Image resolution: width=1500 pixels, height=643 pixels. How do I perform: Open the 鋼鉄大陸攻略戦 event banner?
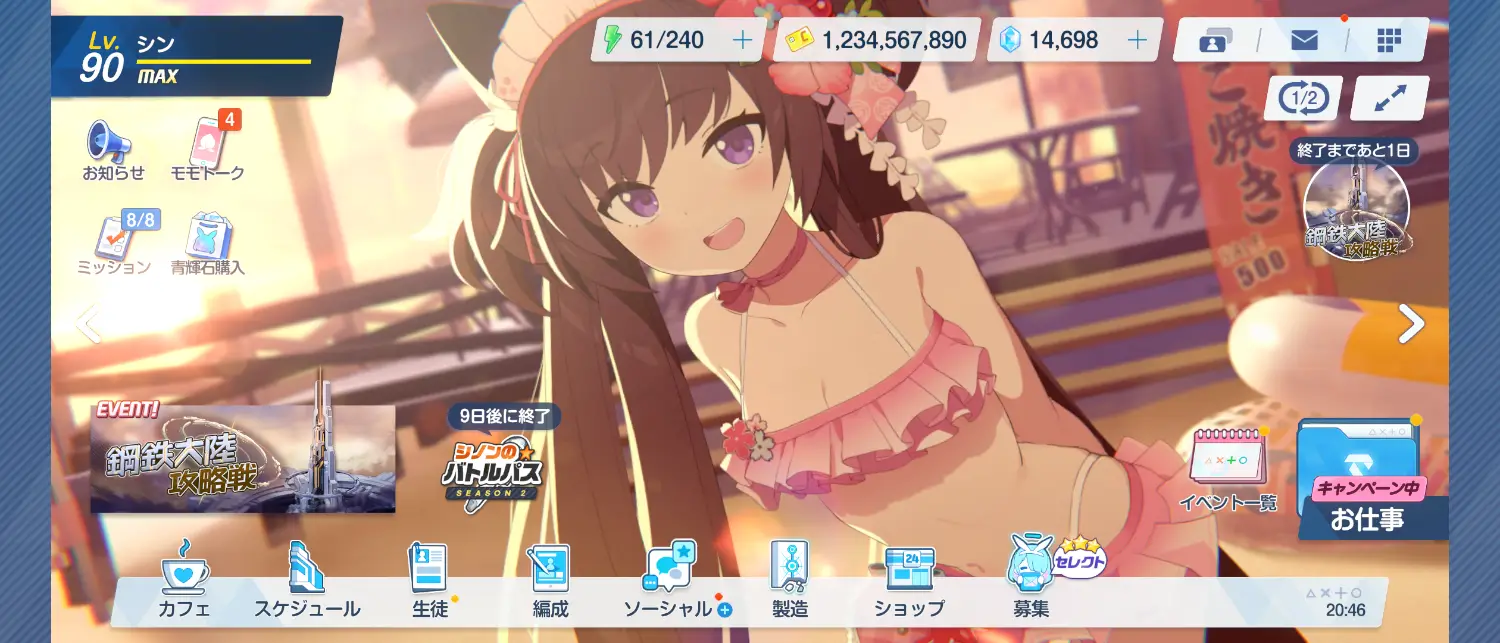[x=242, y=459]
